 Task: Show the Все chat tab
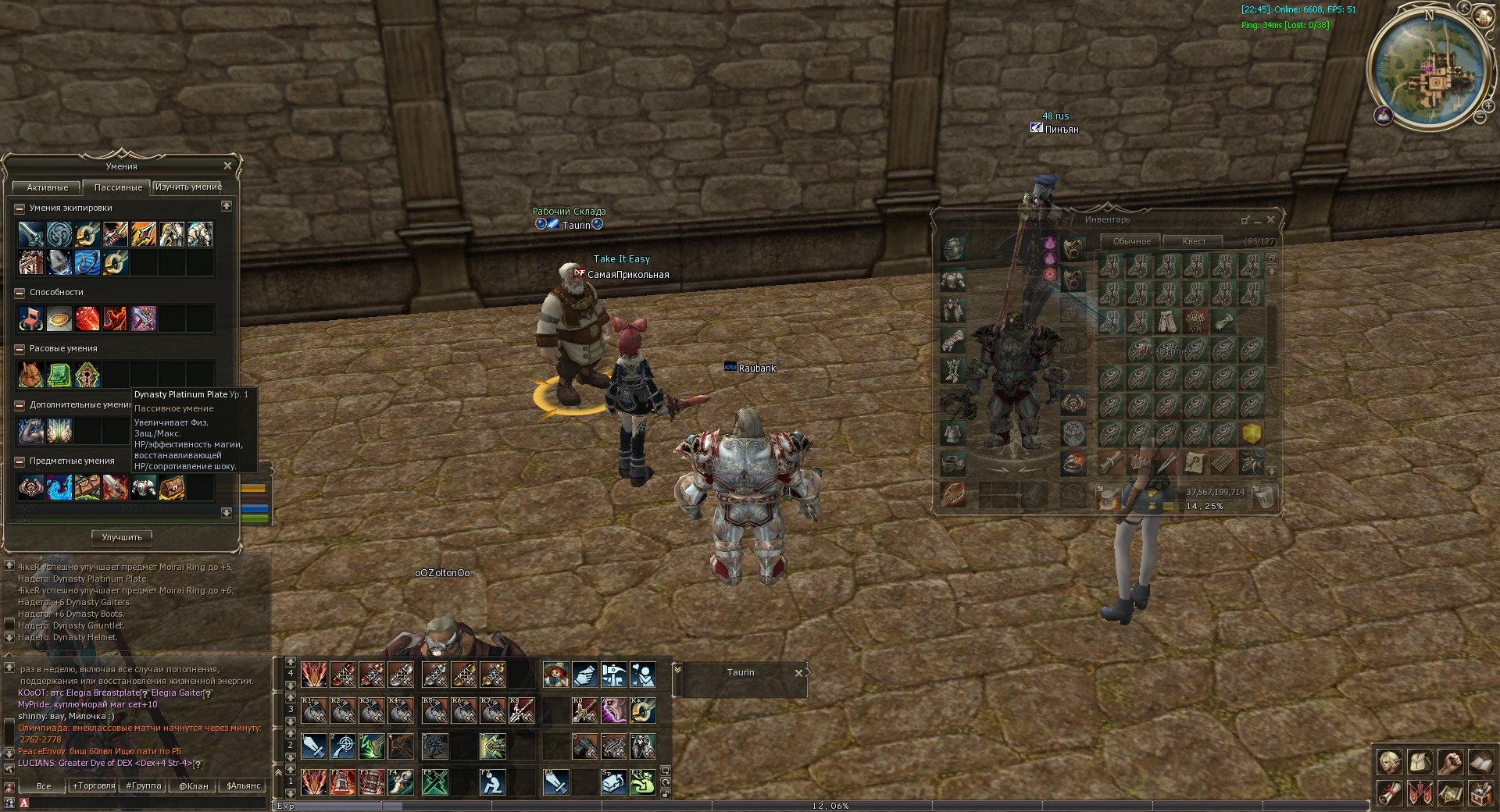click(x=44, y=786)
